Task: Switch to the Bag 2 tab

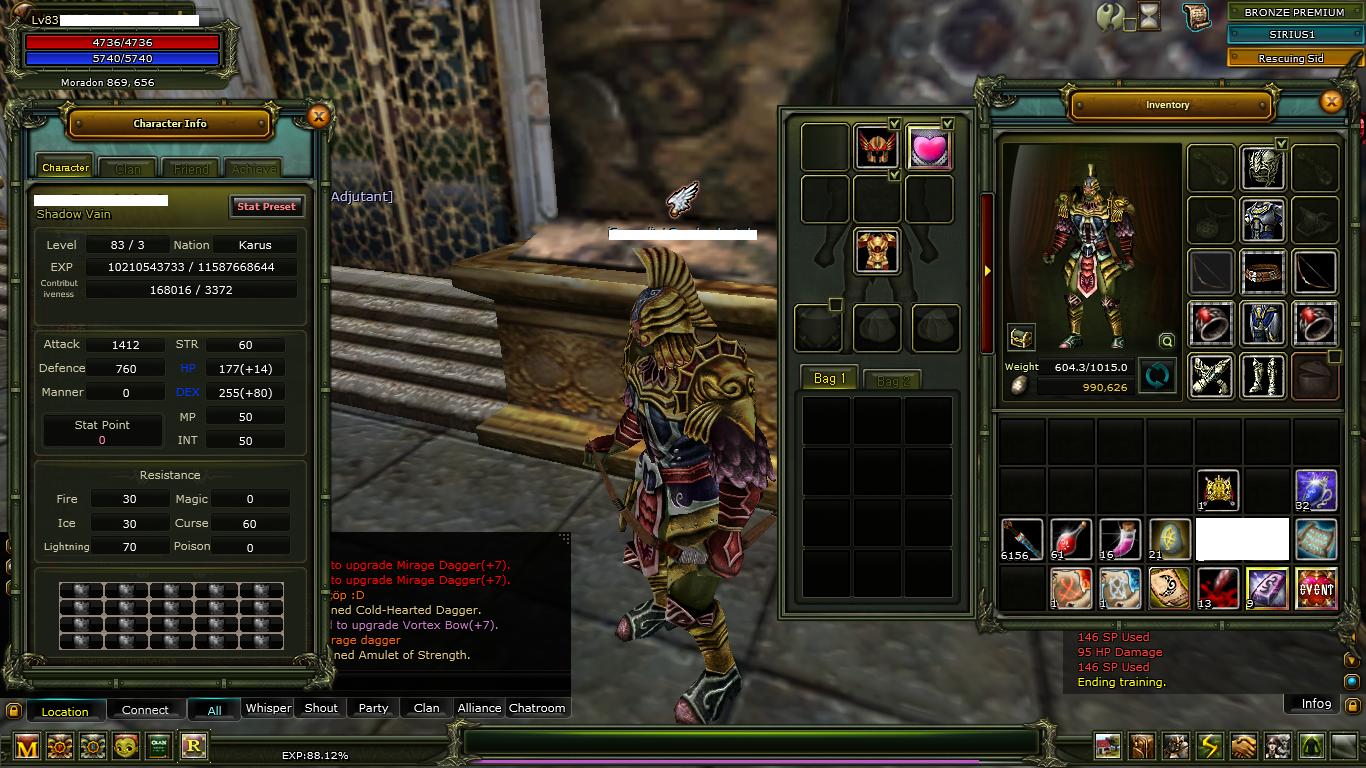Action: point(891,378)
